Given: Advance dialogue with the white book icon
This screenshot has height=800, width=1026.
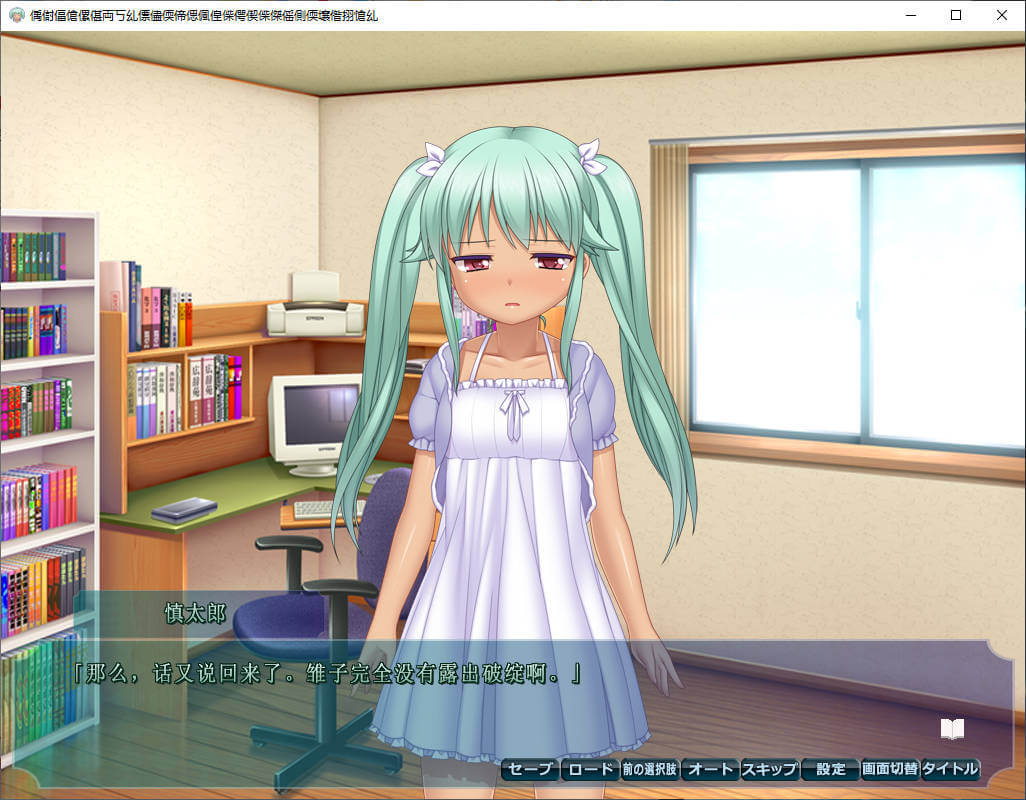Looking at the screenshot, I should (952, 729).
